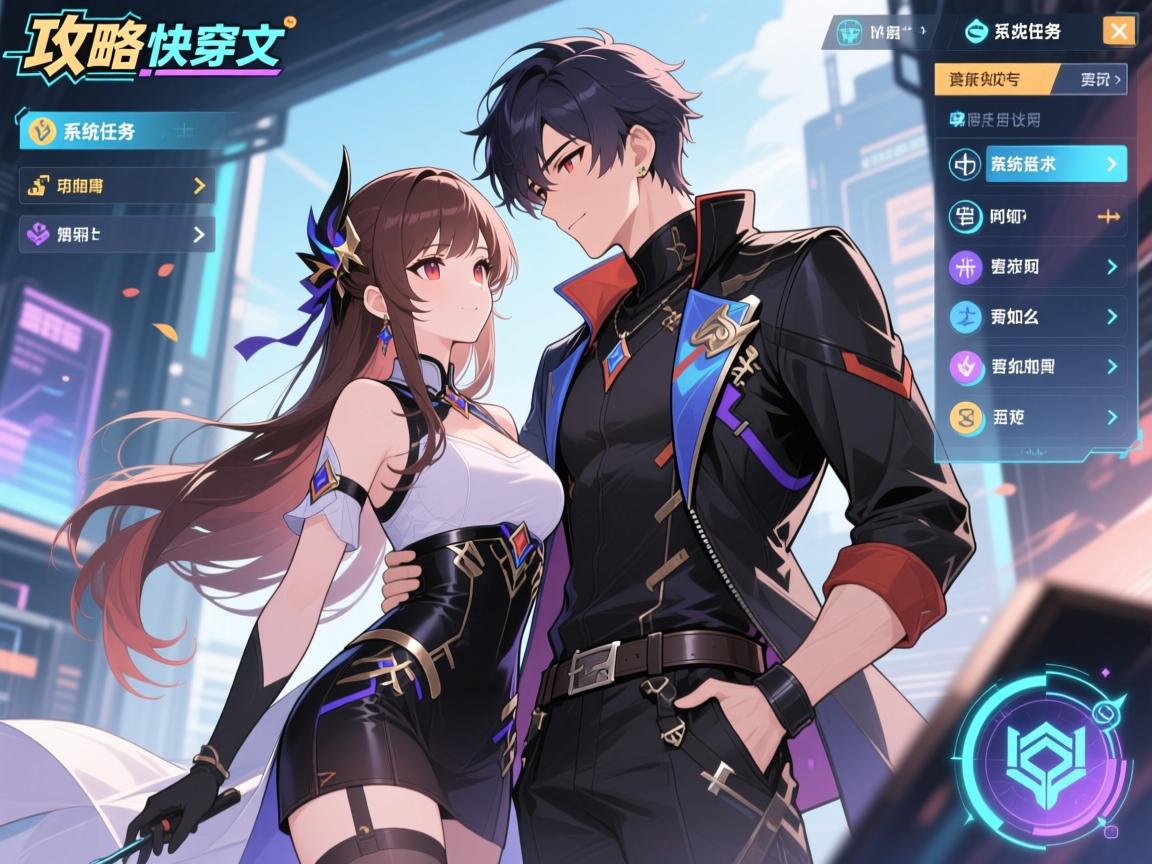Select the row with blue circle icon
1152x864 pixels.
tap(1036, 317)
